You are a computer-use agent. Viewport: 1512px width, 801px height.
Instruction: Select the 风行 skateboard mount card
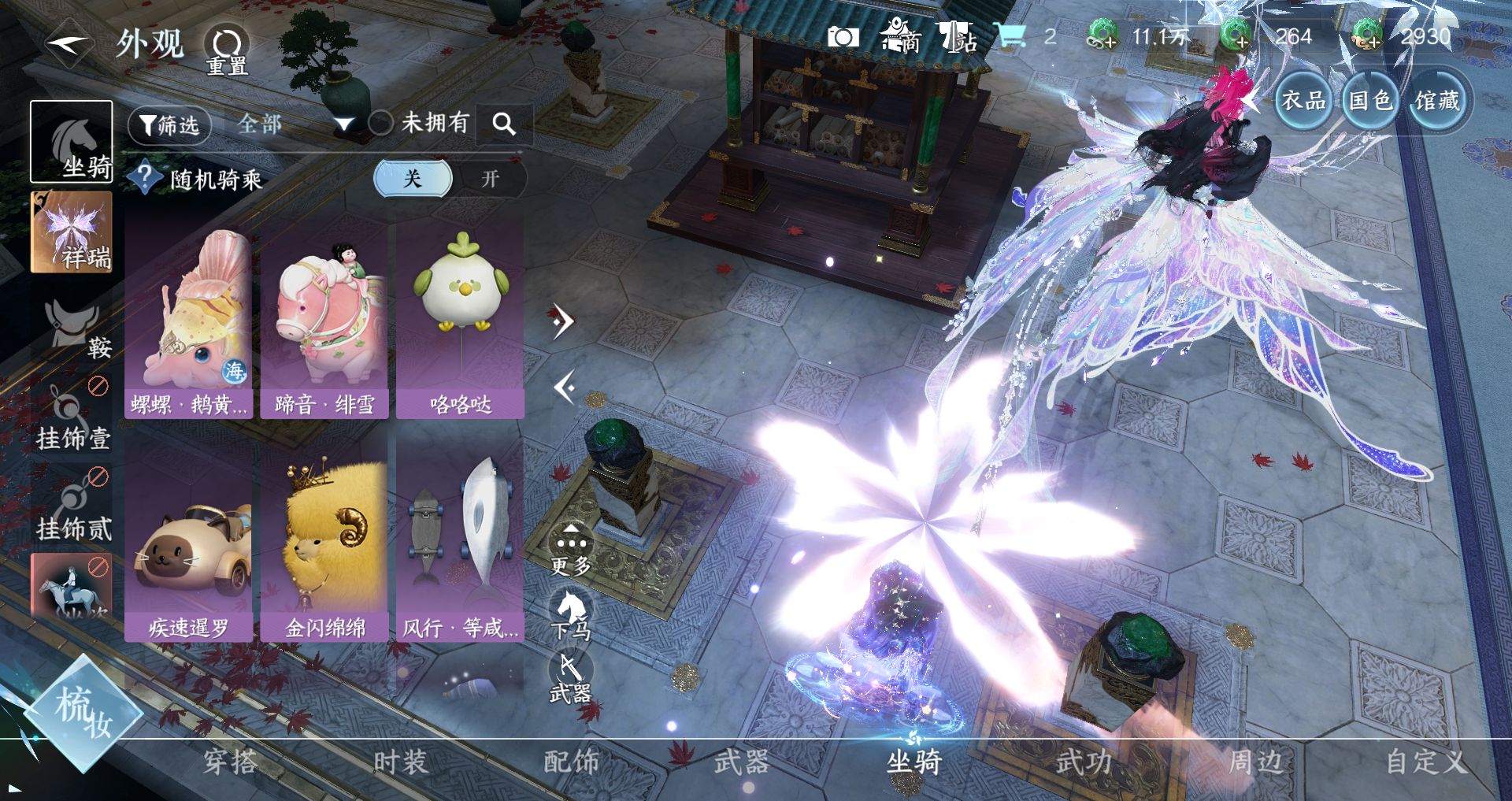pyautogui.click(x=461, y=543)
